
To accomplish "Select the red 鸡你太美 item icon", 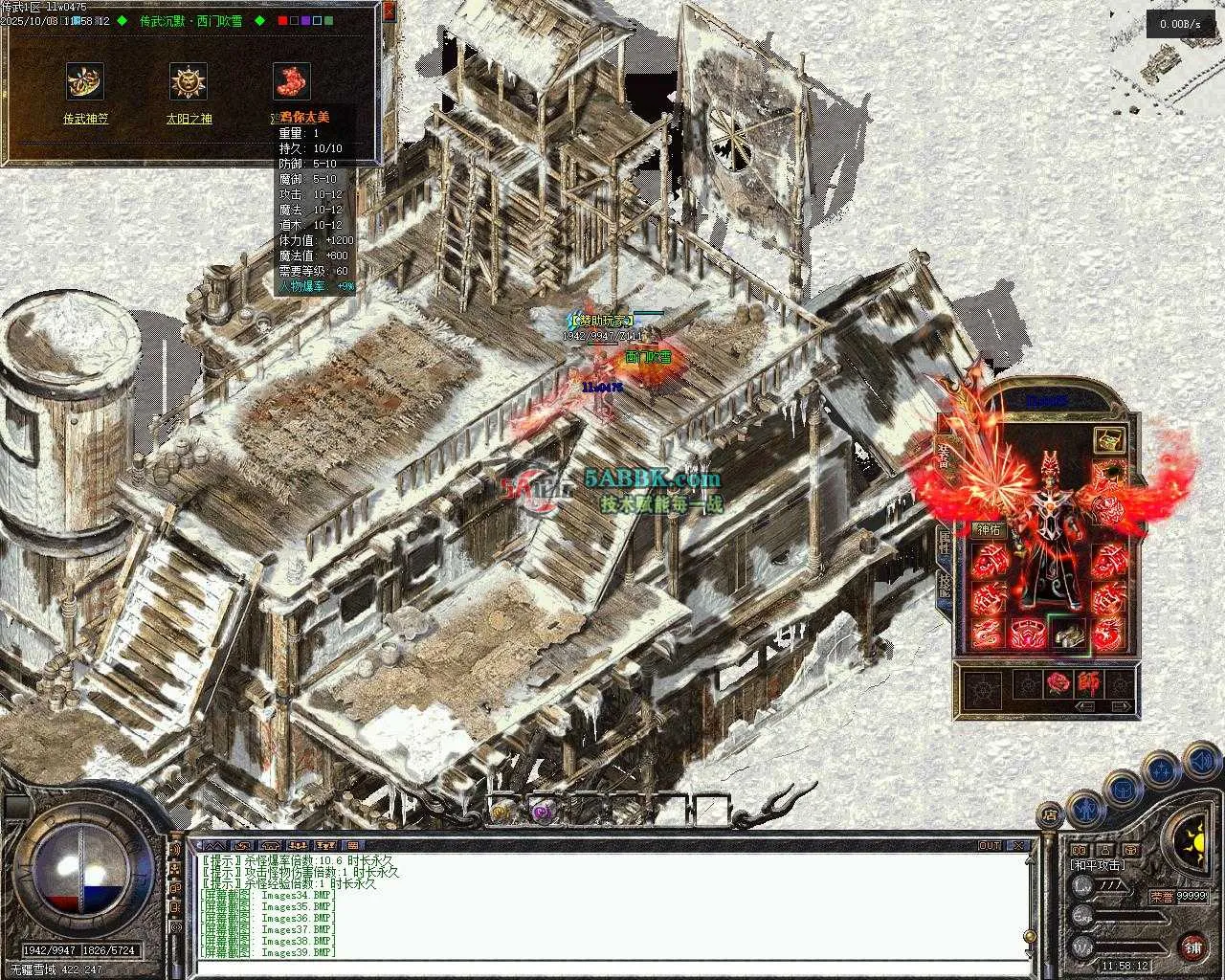I will (x=292, y=82).
